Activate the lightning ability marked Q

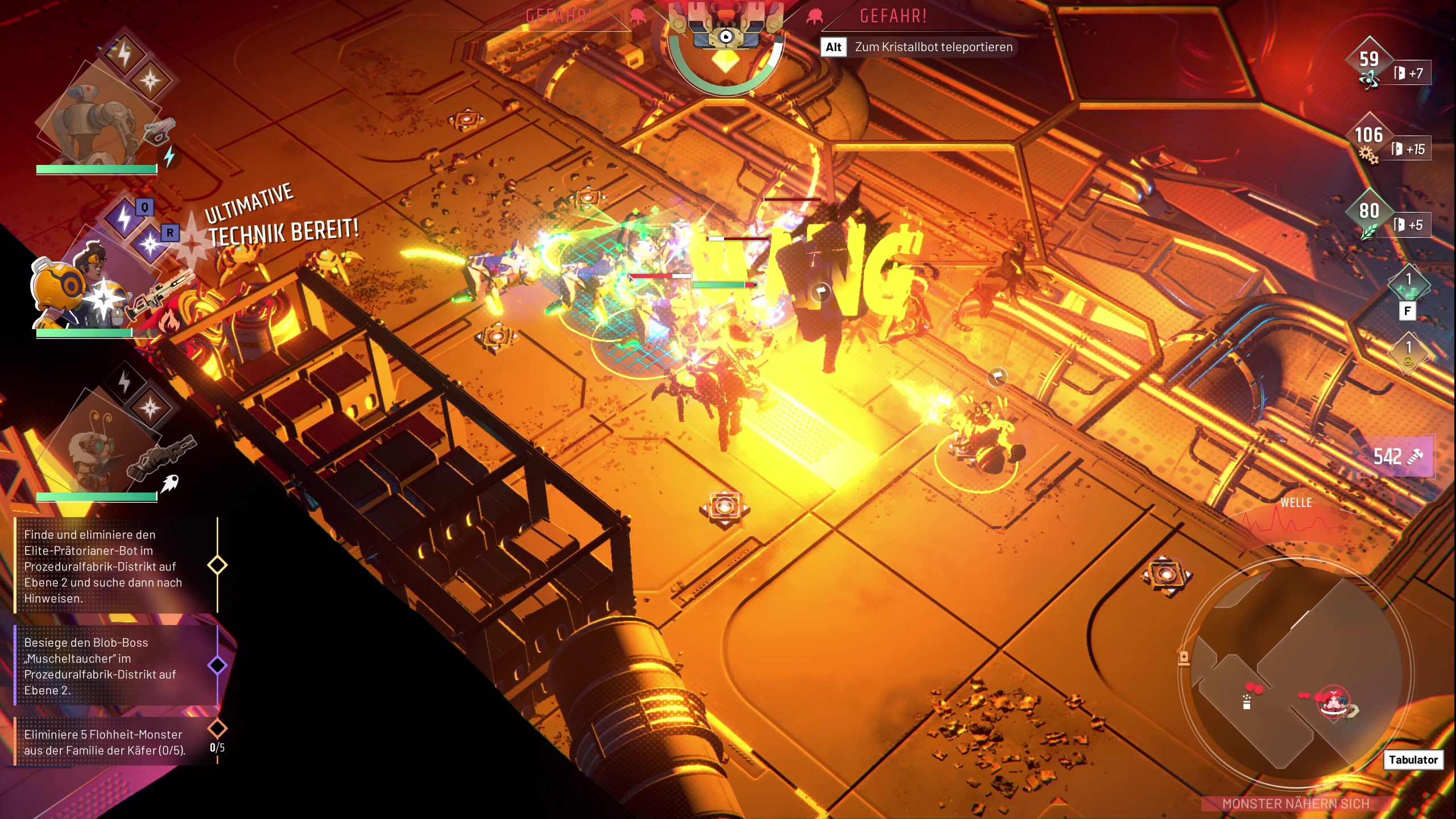[125, 218]
